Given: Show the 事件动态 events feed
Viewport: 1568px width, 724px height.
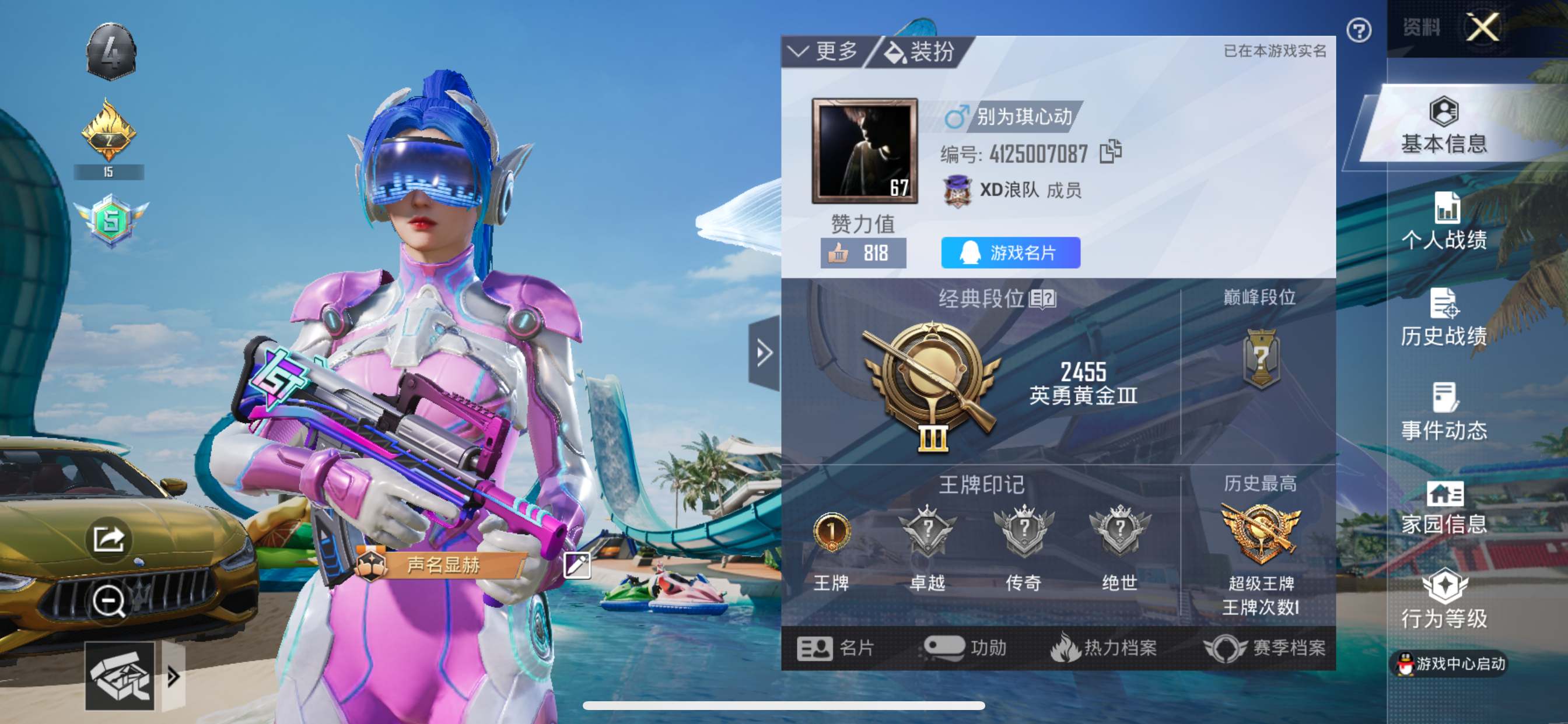Looking at the screenshot, I should click(x=1444, y=413).
